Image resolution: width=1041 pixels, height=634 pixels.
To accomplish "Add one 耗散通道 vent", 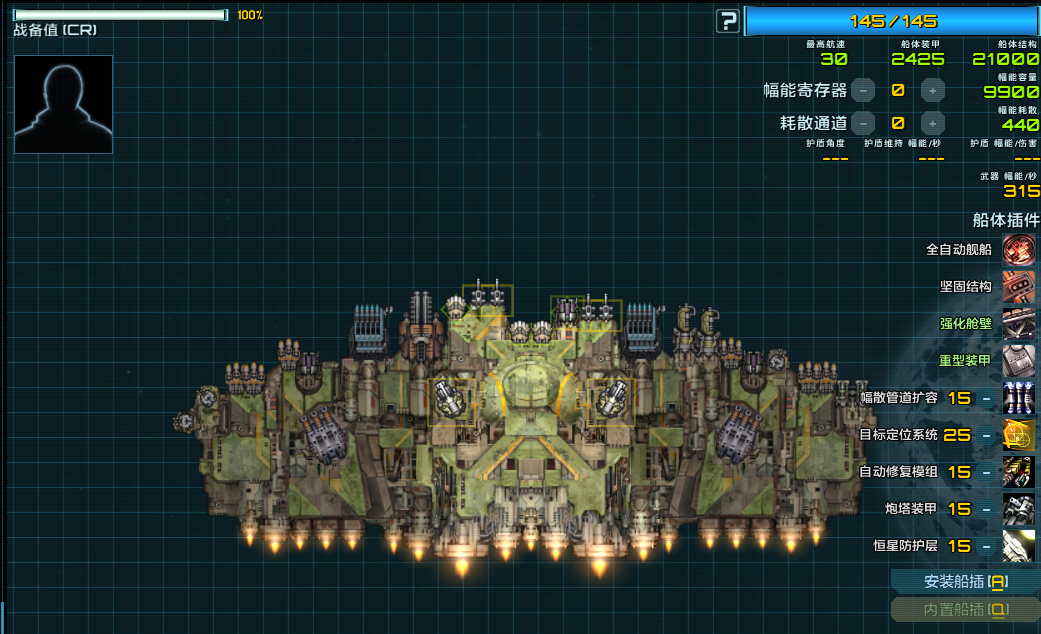I will [932, 124].
